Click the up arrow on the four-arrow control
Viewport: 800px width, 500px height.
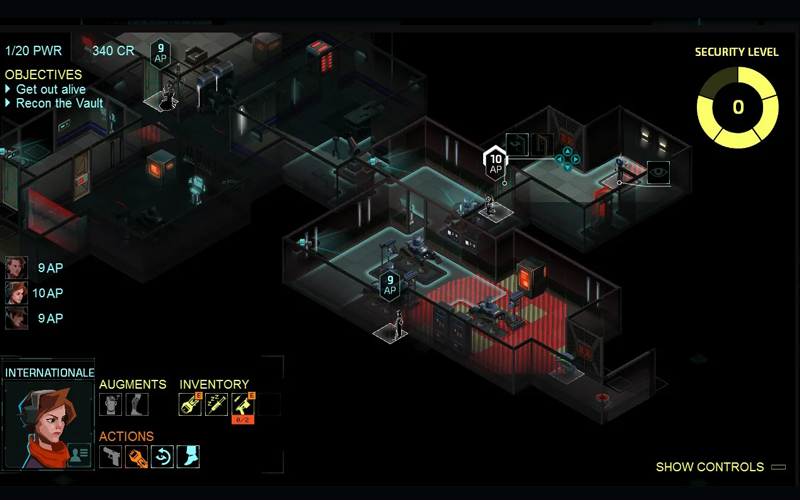567,150
